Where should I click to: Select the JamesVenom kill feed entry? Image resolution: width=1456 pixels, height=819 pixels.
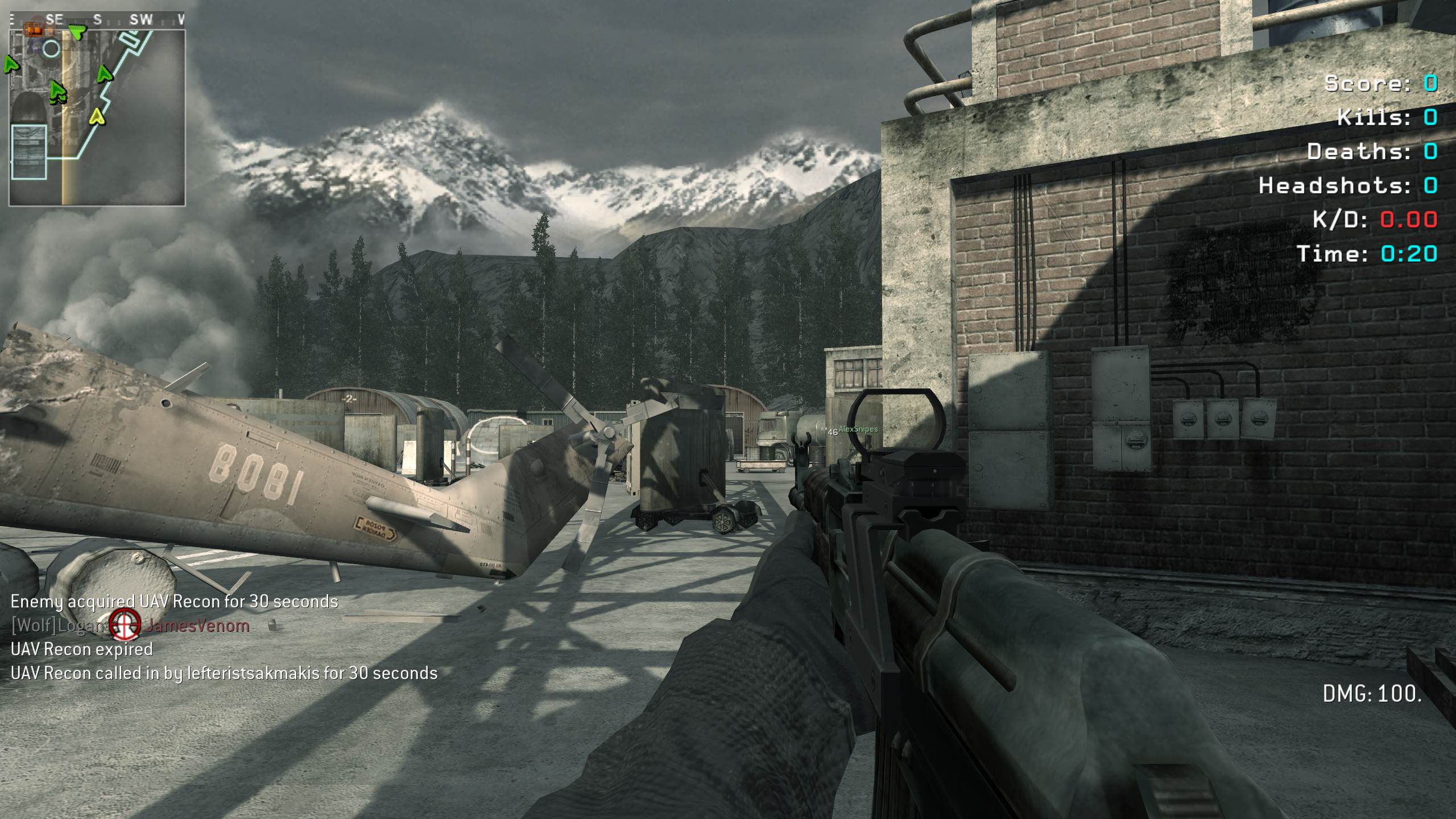[196, 626]
